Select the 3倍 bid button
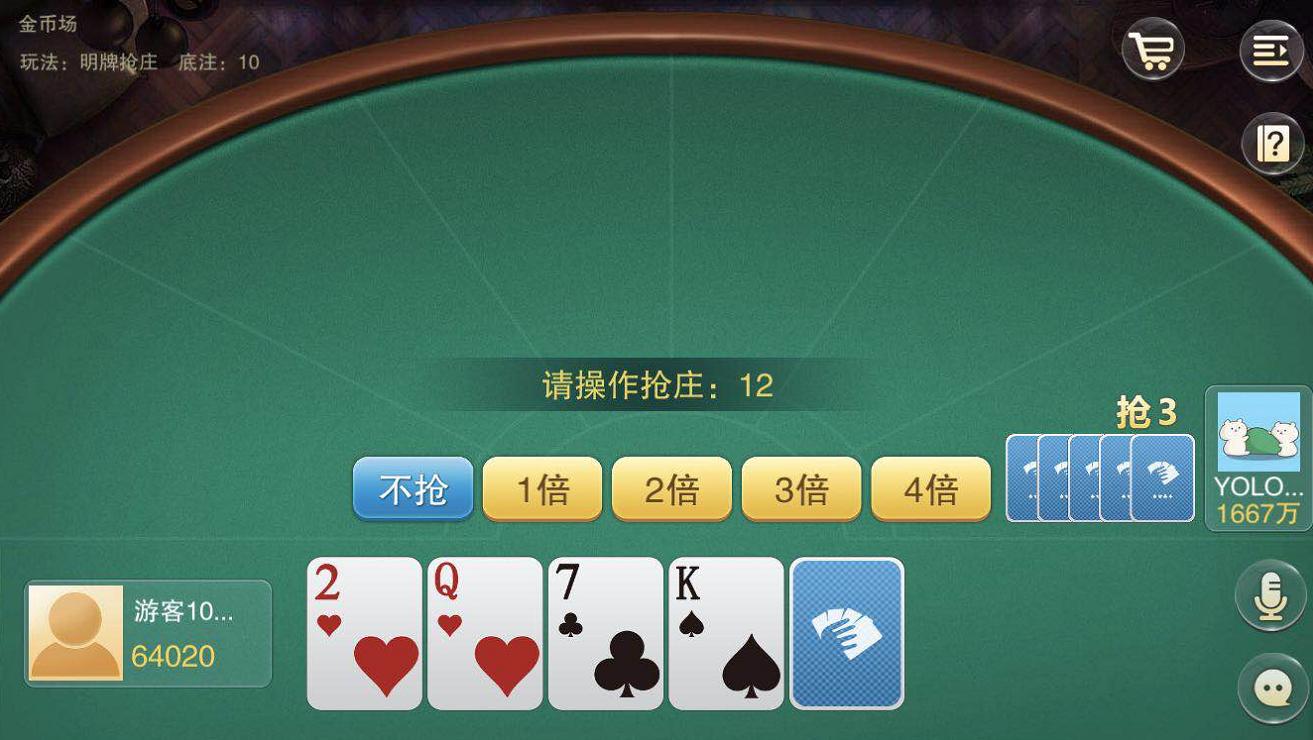 pyautogui.click(x=800, y=489)
